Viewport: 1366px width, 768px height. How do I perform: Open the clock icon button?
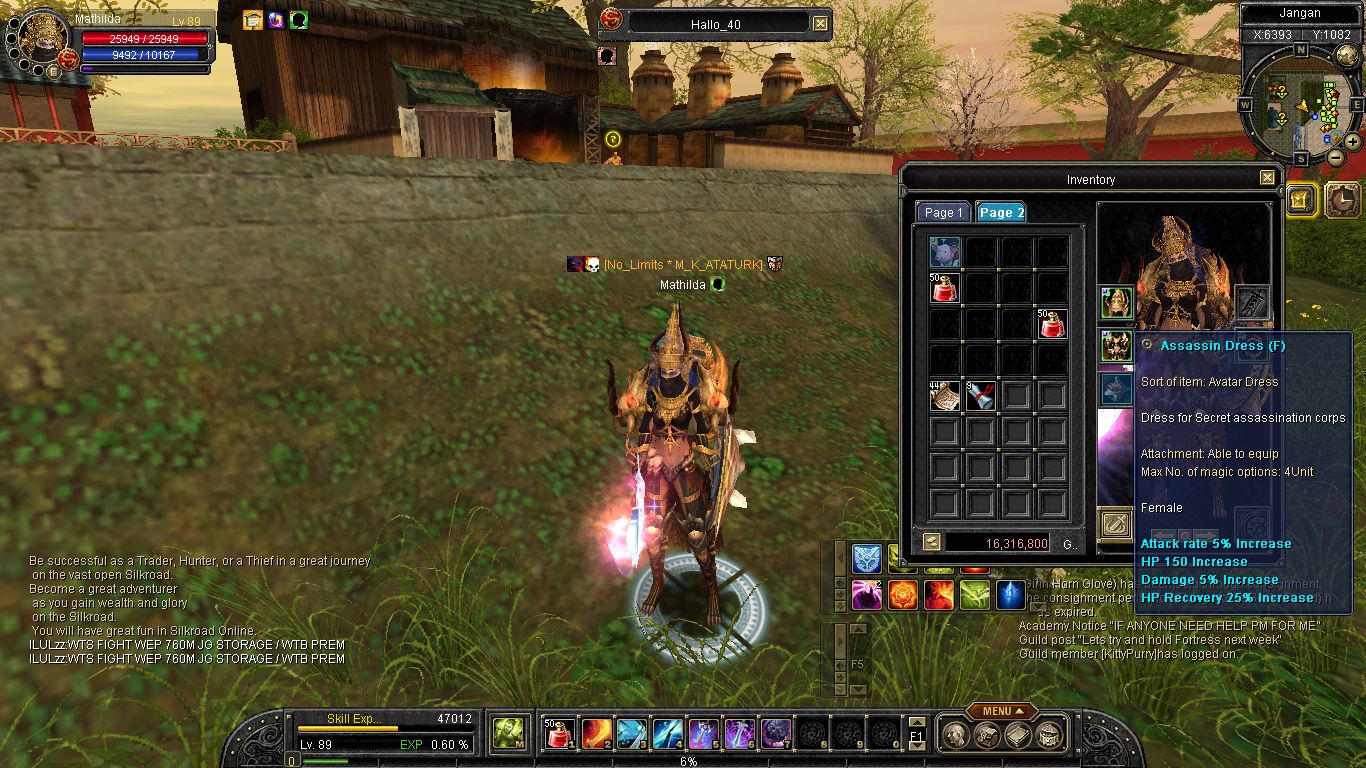pos(1341,200)
